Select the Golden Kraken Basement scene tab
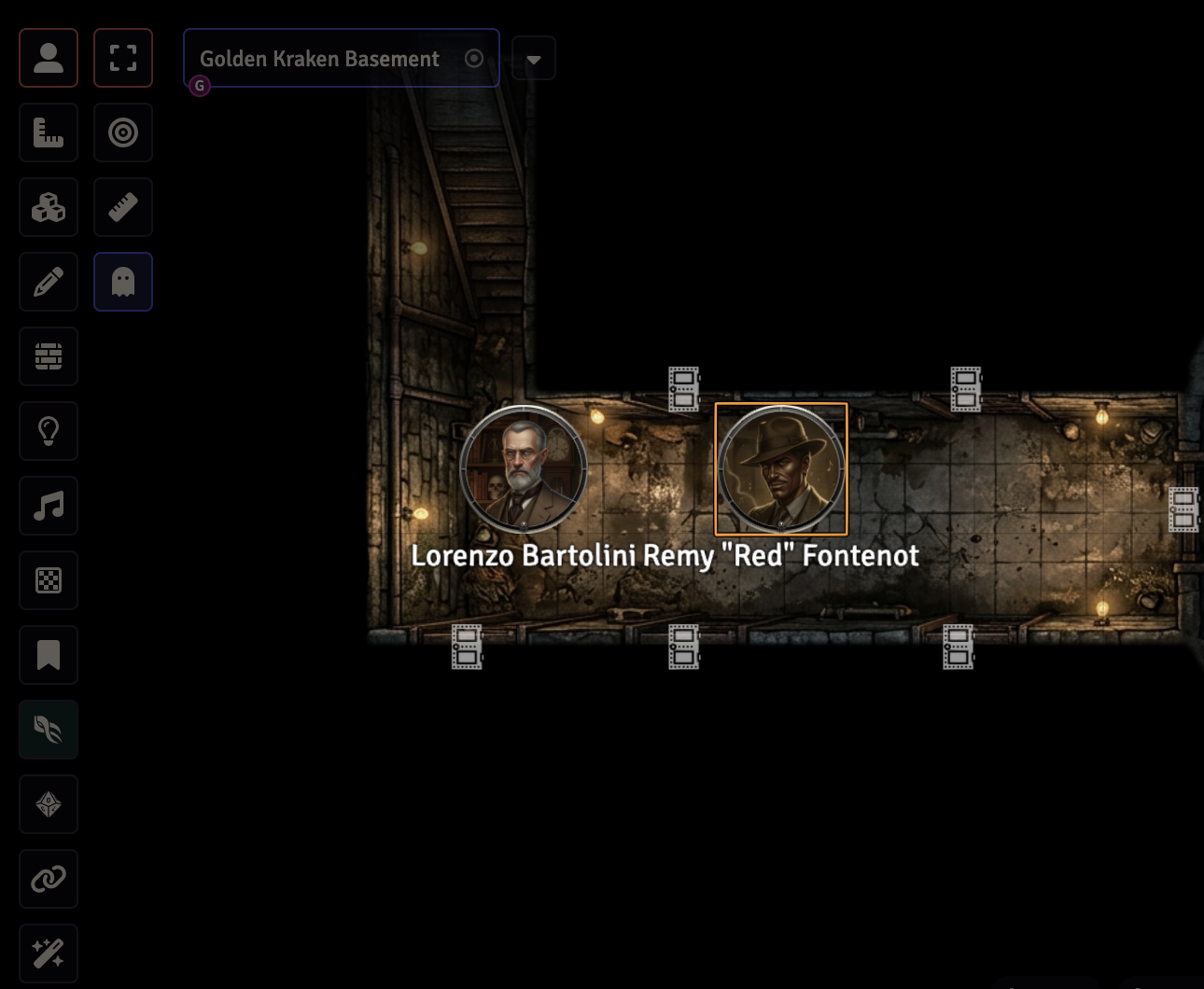1204x989 pixels. tap(320, 59)
